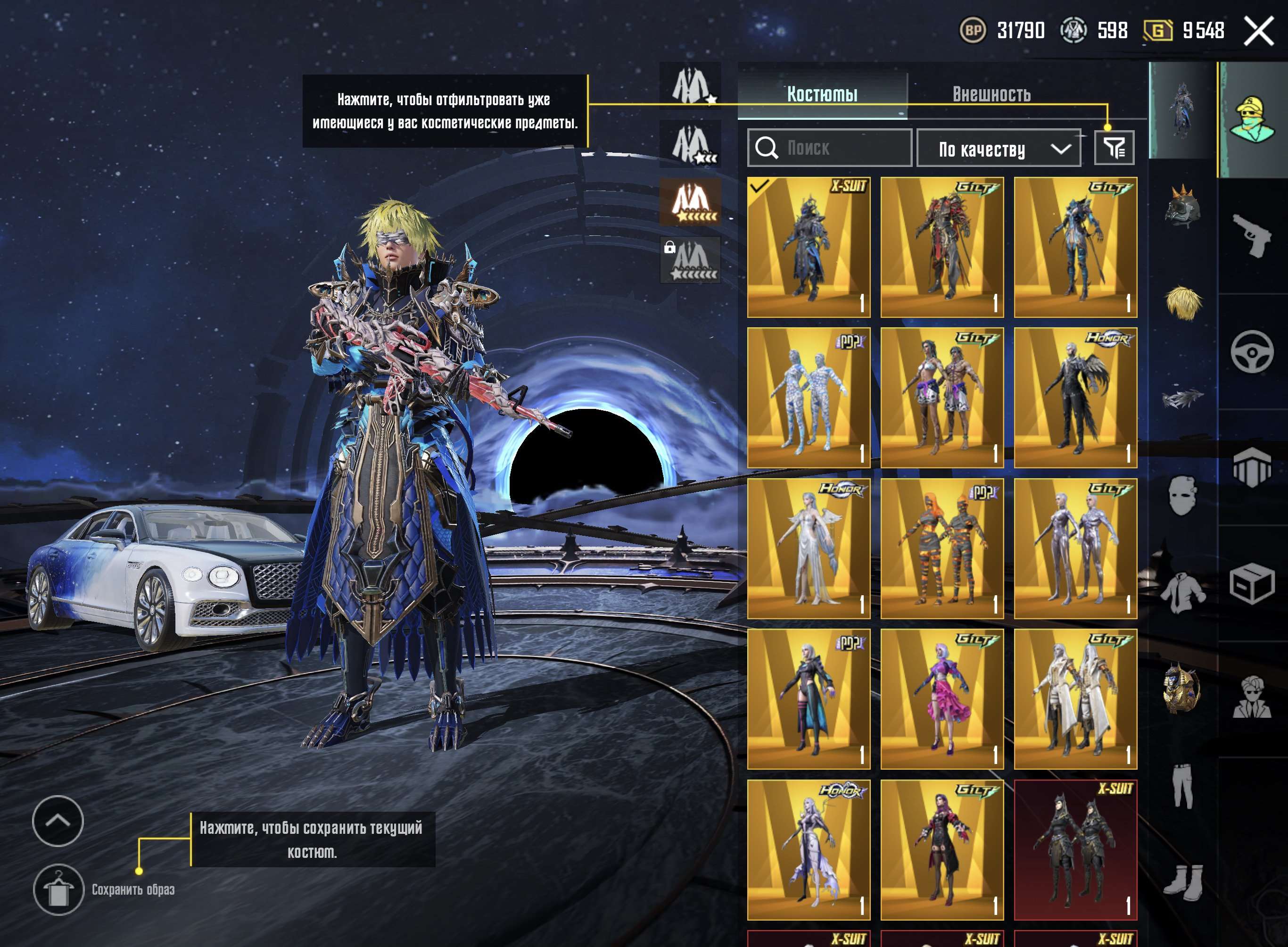Switch to the Костюмы tab
This screenshot has width=1288, height=947.
click(822, 94)
